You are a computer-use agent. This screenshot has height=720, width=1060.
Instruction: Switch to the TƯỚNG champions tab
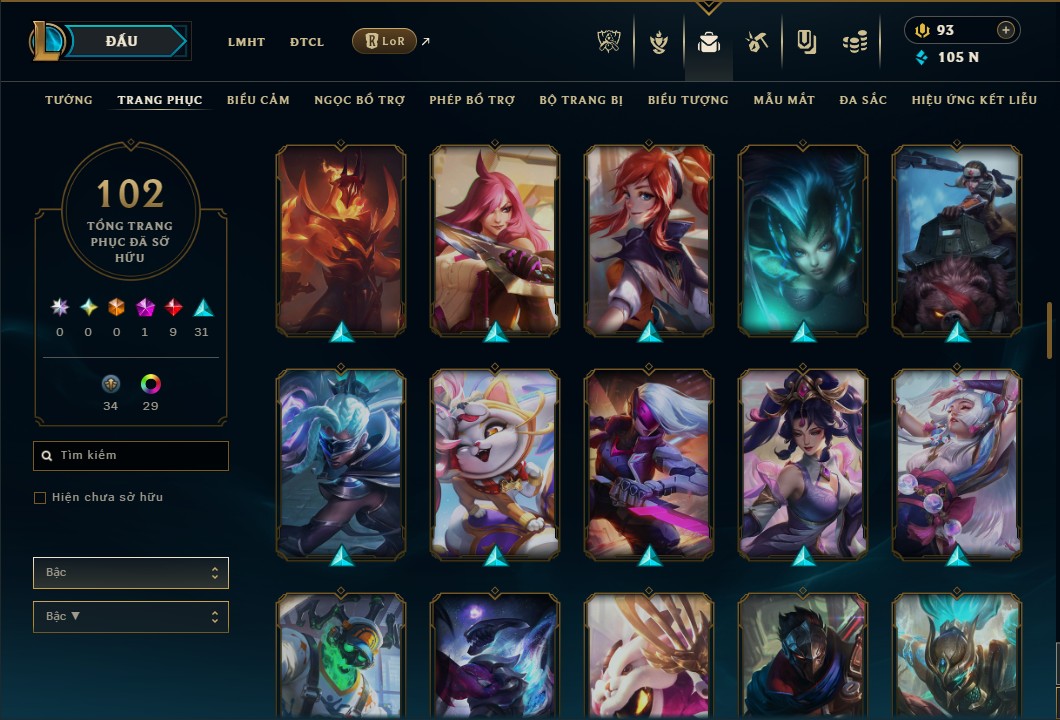(68, 100)
